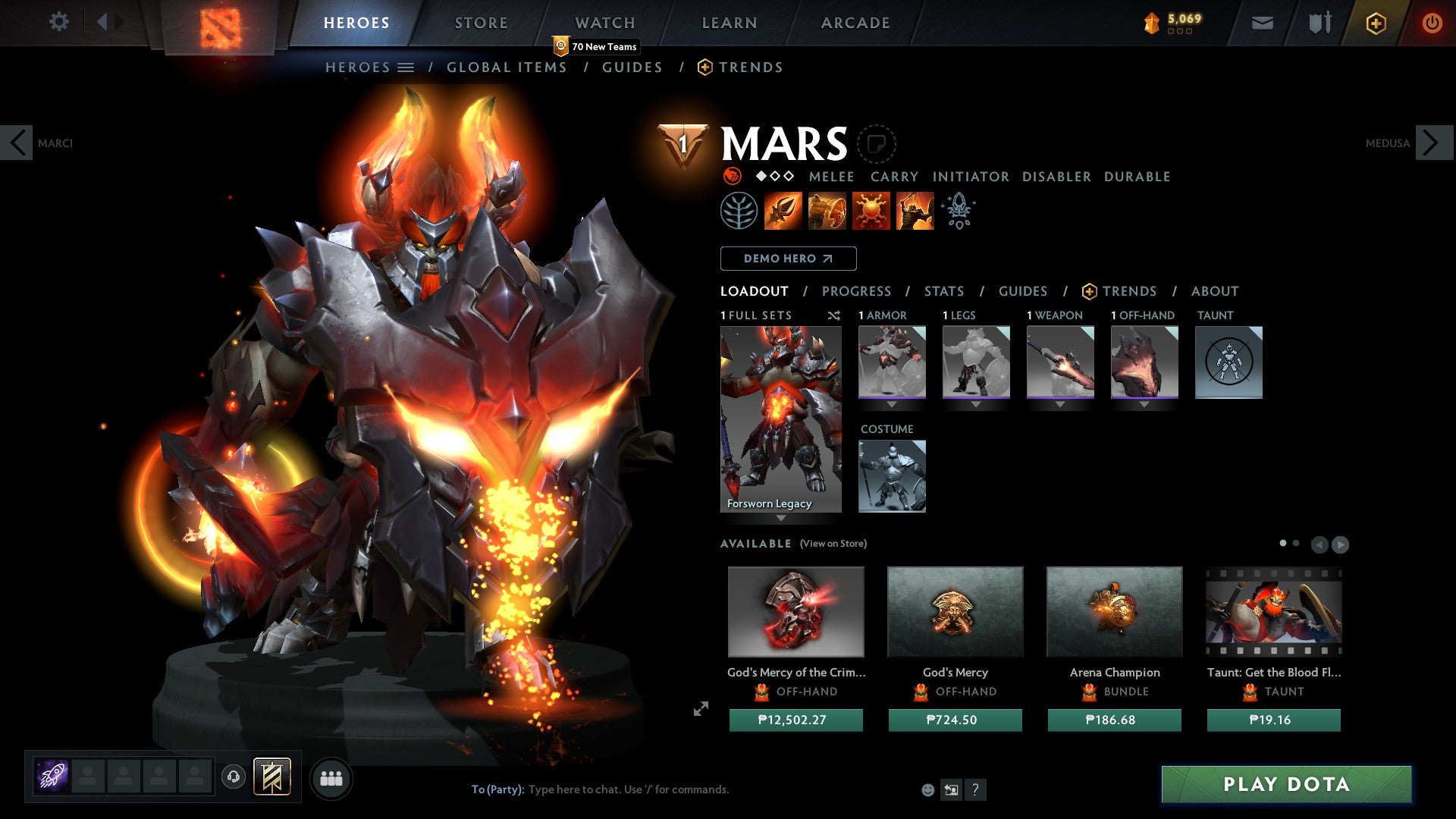Image resolution: width=1456 pixels, height=819 pixels.
Task: Open the Global Items submenu
Action: click(x=507, y=67)
